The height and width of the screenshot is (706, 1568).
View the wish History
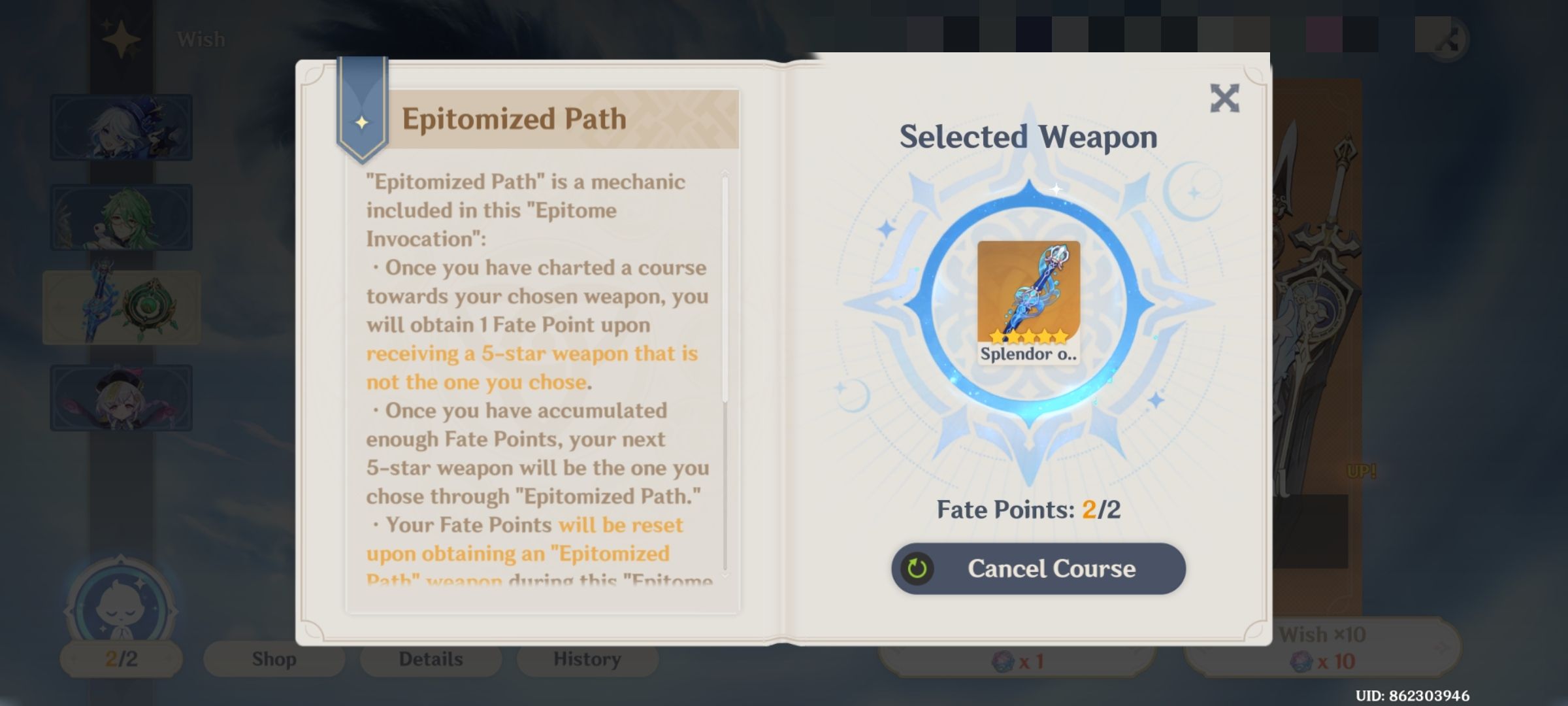(x=586, y=658)
